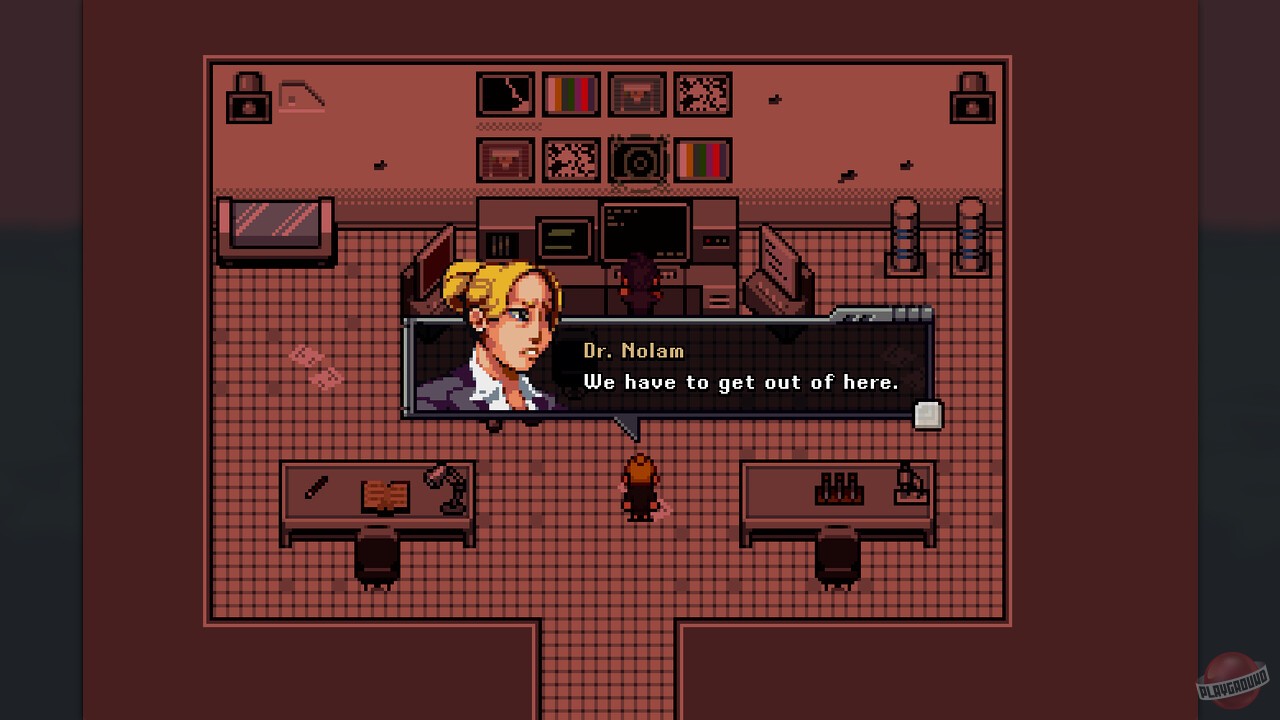This screenshot has width=1280, height=720.
Task: Click Dr. Nolam's name label
Action: click(x=634, y=351)
